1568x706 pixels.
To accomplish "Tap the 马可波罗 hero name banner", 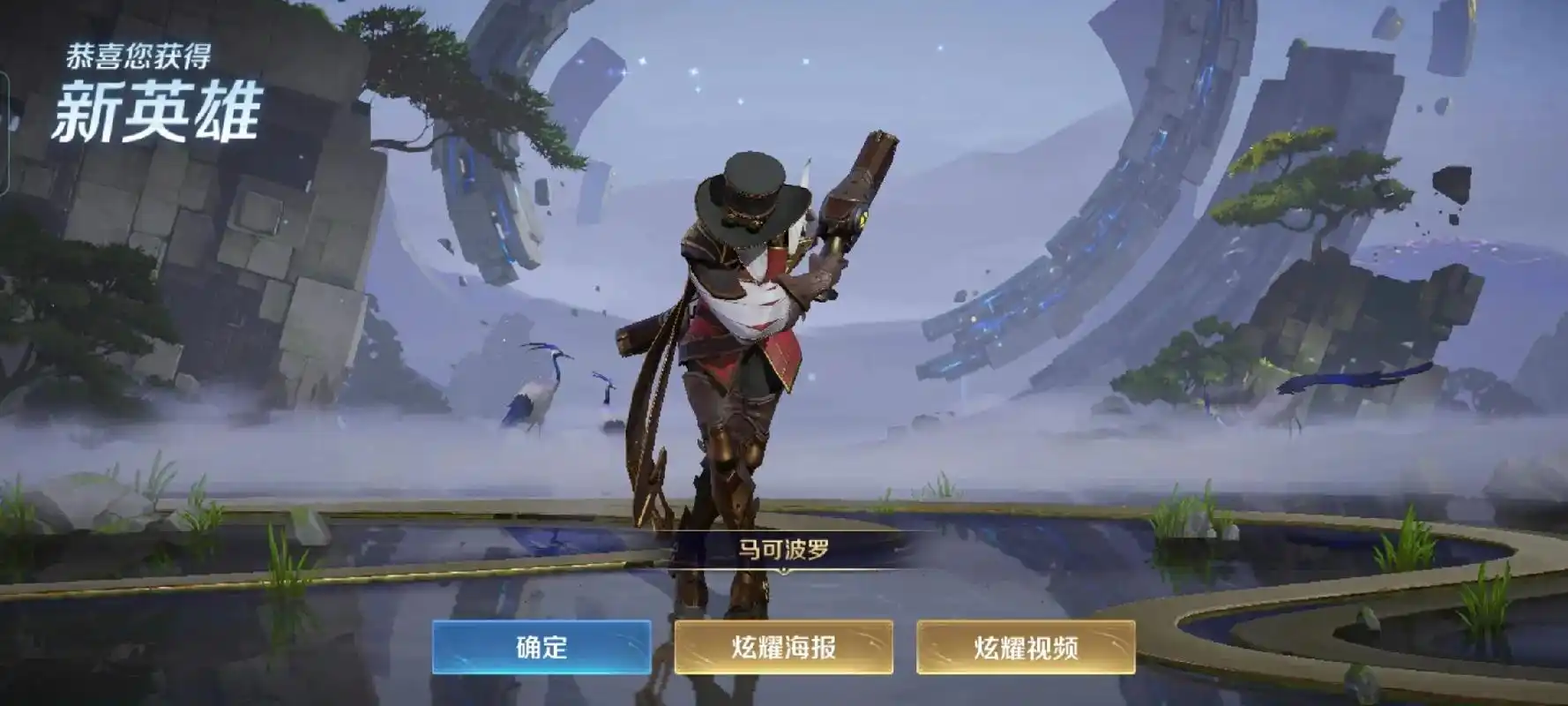I will point(783,546).
